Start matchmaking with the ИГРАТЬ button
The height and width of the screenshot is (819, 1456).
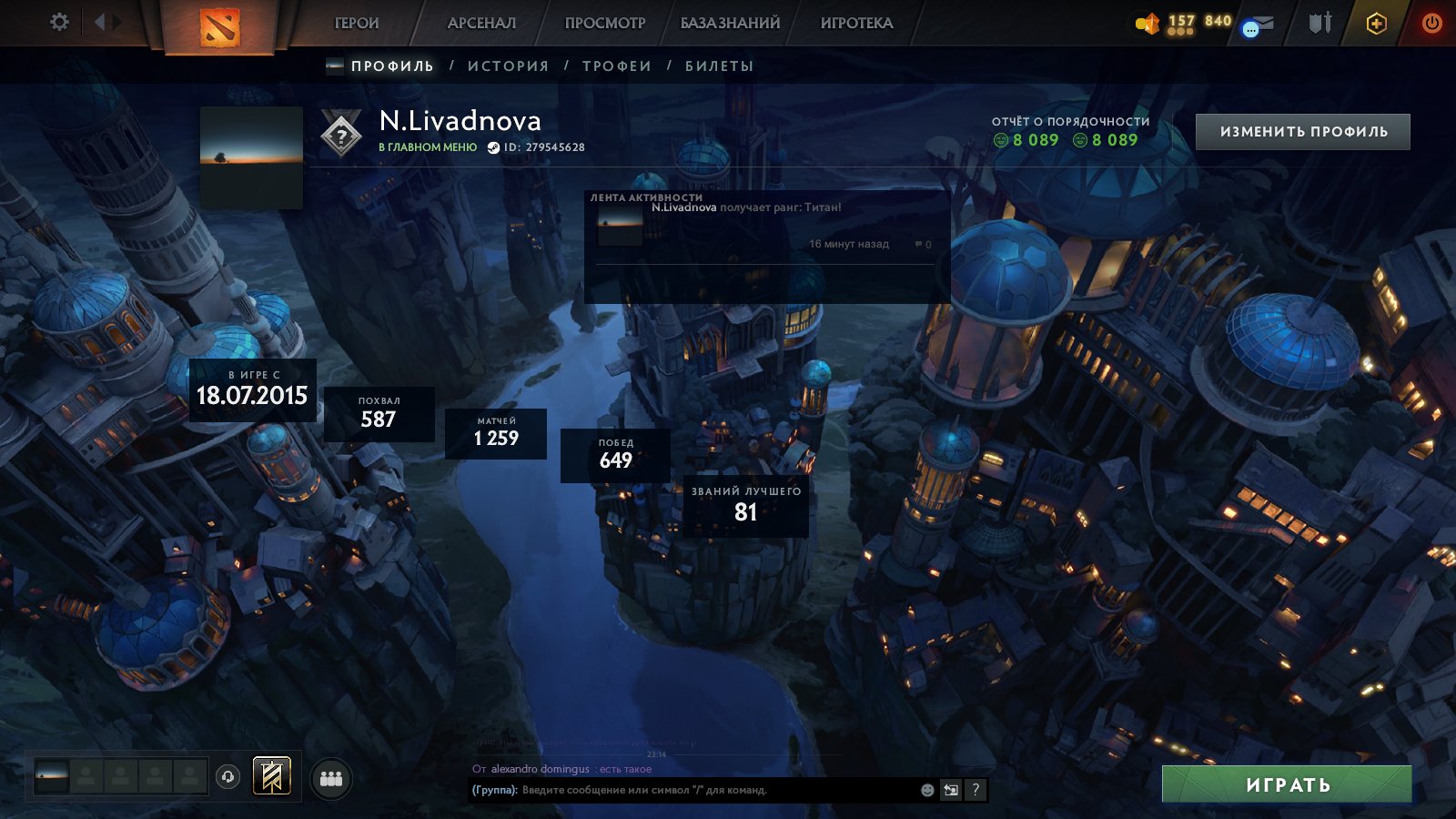[x=1287, y=784]
